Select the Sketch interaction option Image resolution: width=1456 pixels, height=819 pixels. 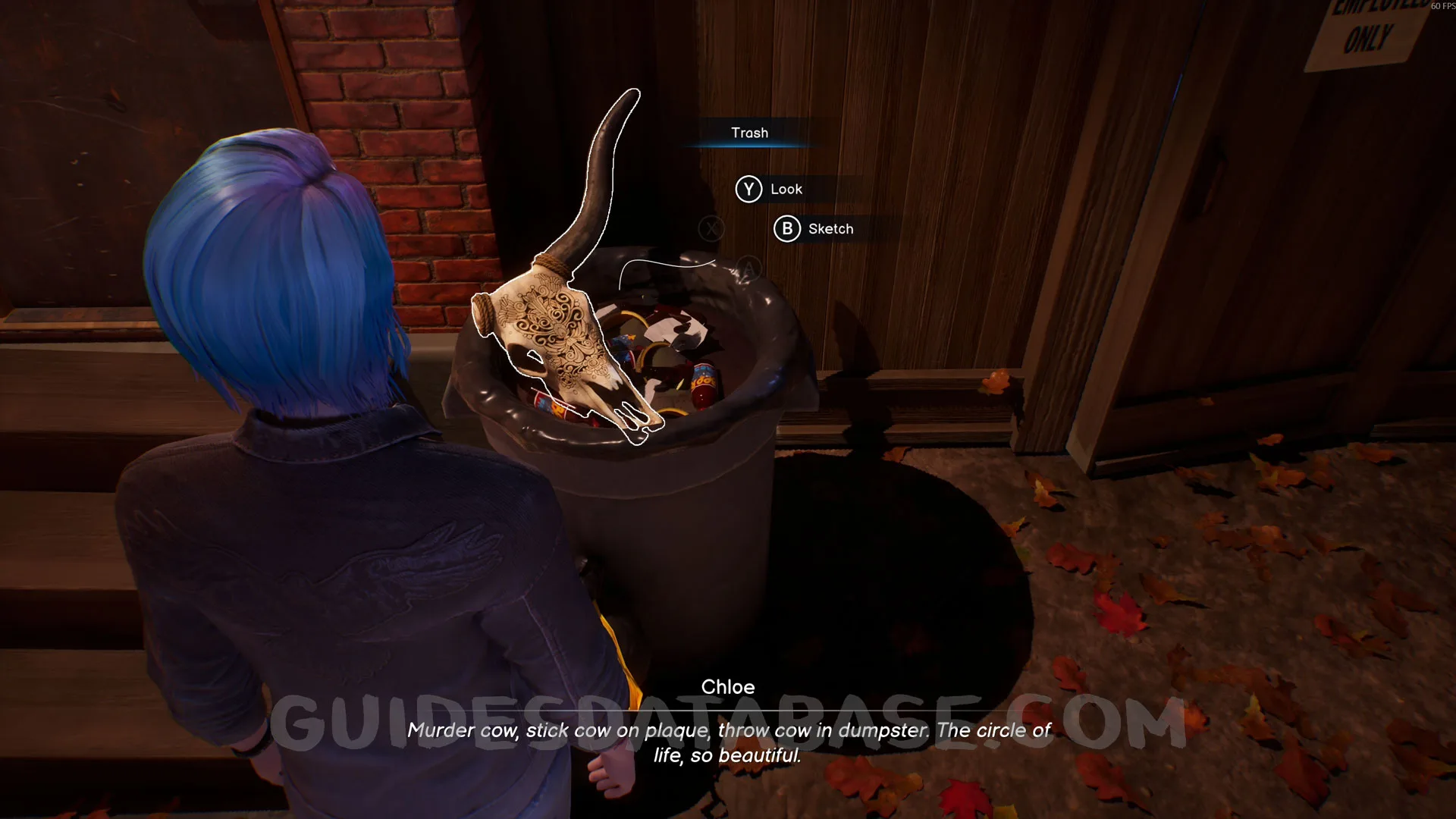coord(814,229)
